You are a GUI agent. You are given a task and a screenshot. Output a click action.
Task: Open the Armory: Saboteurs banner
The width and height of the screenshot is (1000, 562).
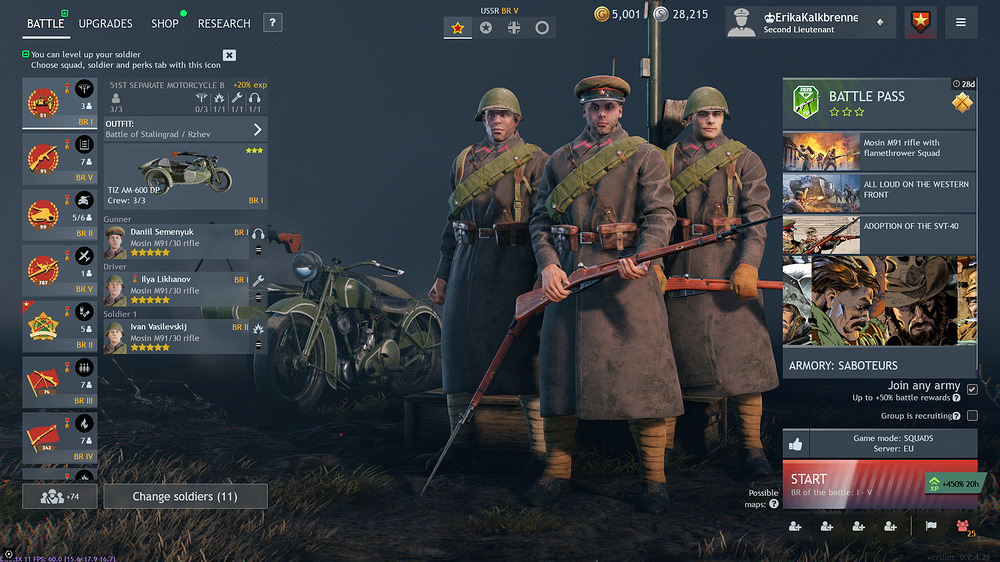click(x=879, y=316)
